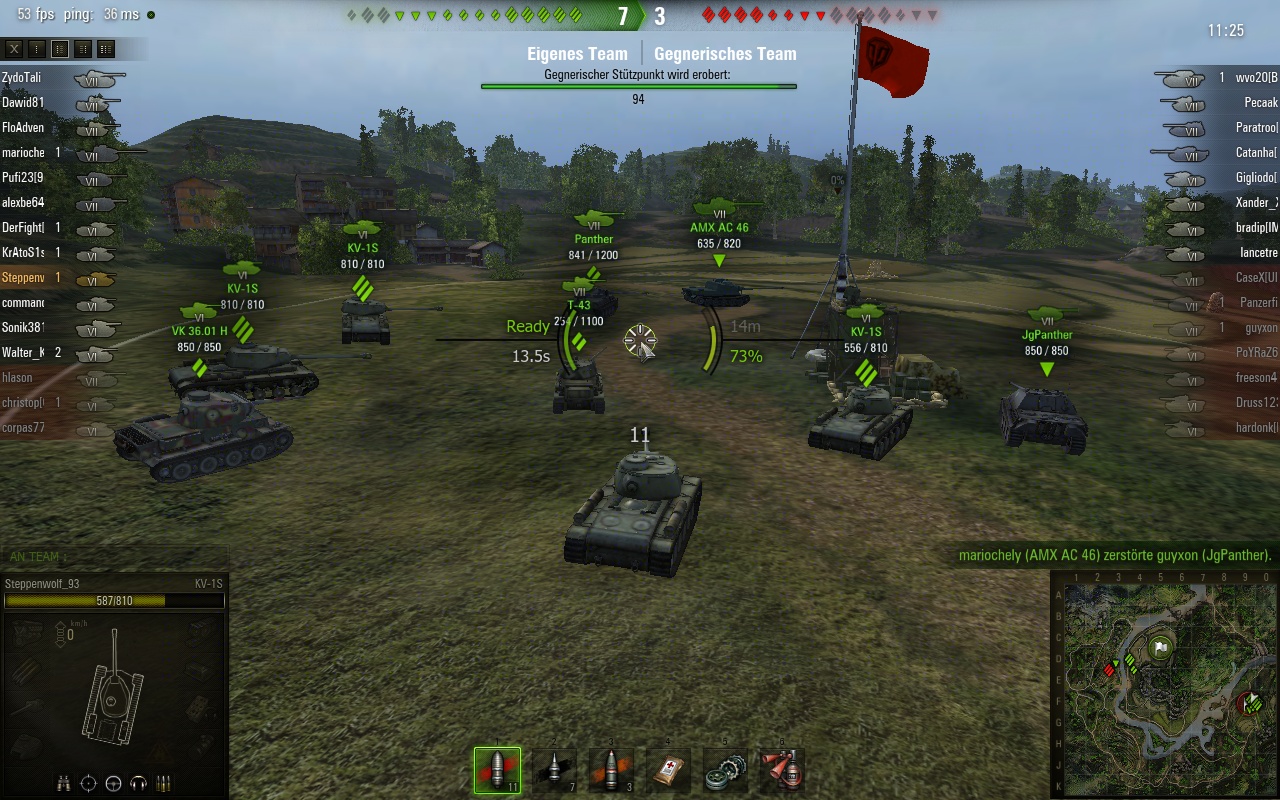Load the orange-striped shell with 3 rounds
Image resolution: width=1280 pixels, height=800 pixels.
[x=610, y=770]
